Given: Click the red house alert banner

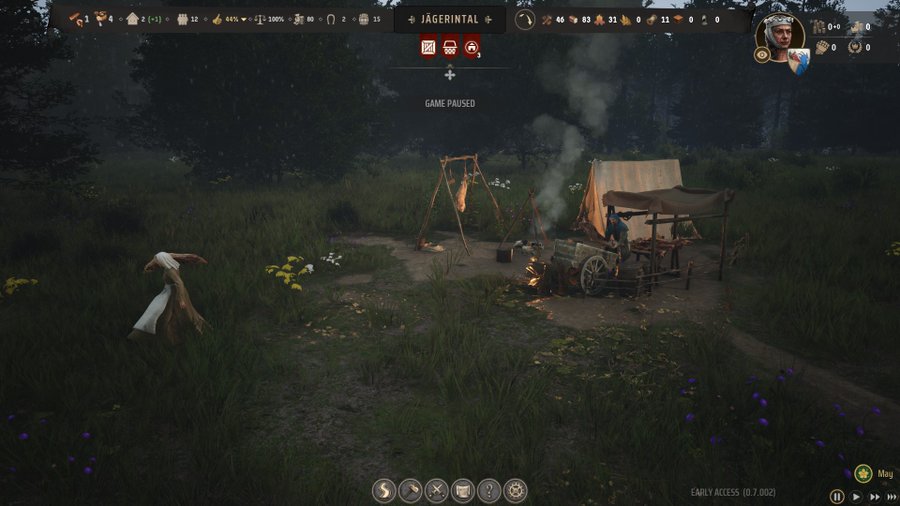Looking at the screenshot, I should 471,46.
